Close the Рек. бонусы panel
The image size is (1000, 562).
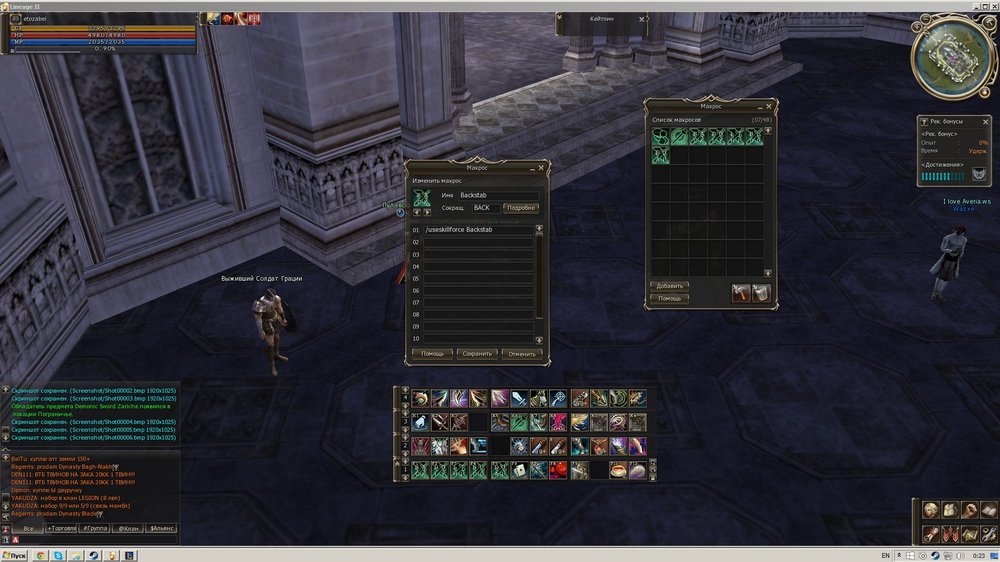click(x=988, y=120)
